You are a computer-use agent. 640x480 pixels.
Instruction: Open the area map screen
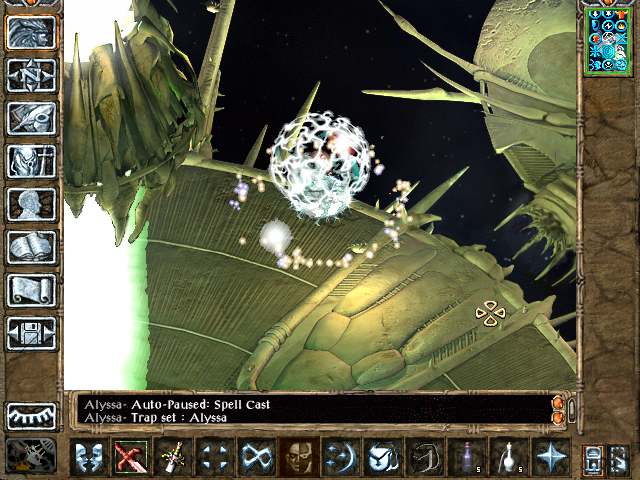32,75
